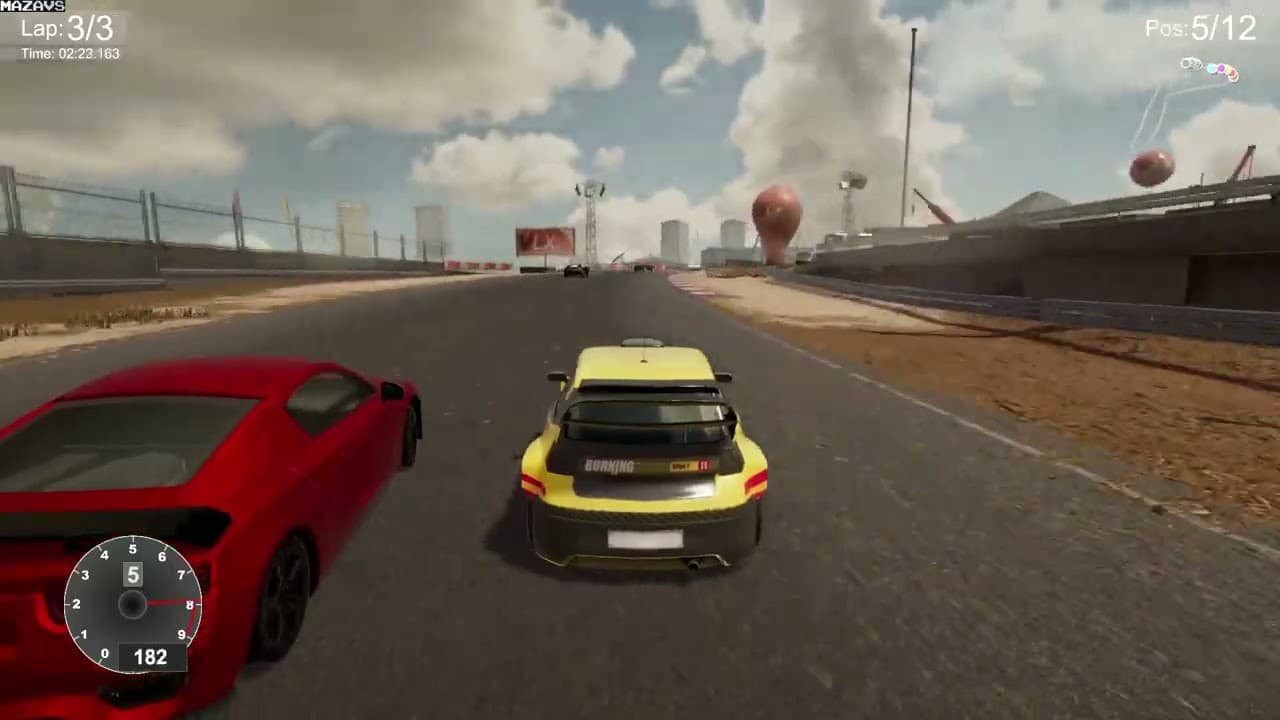
Task: Select the purple controller button icon
Action: (x=1221, y=68)
